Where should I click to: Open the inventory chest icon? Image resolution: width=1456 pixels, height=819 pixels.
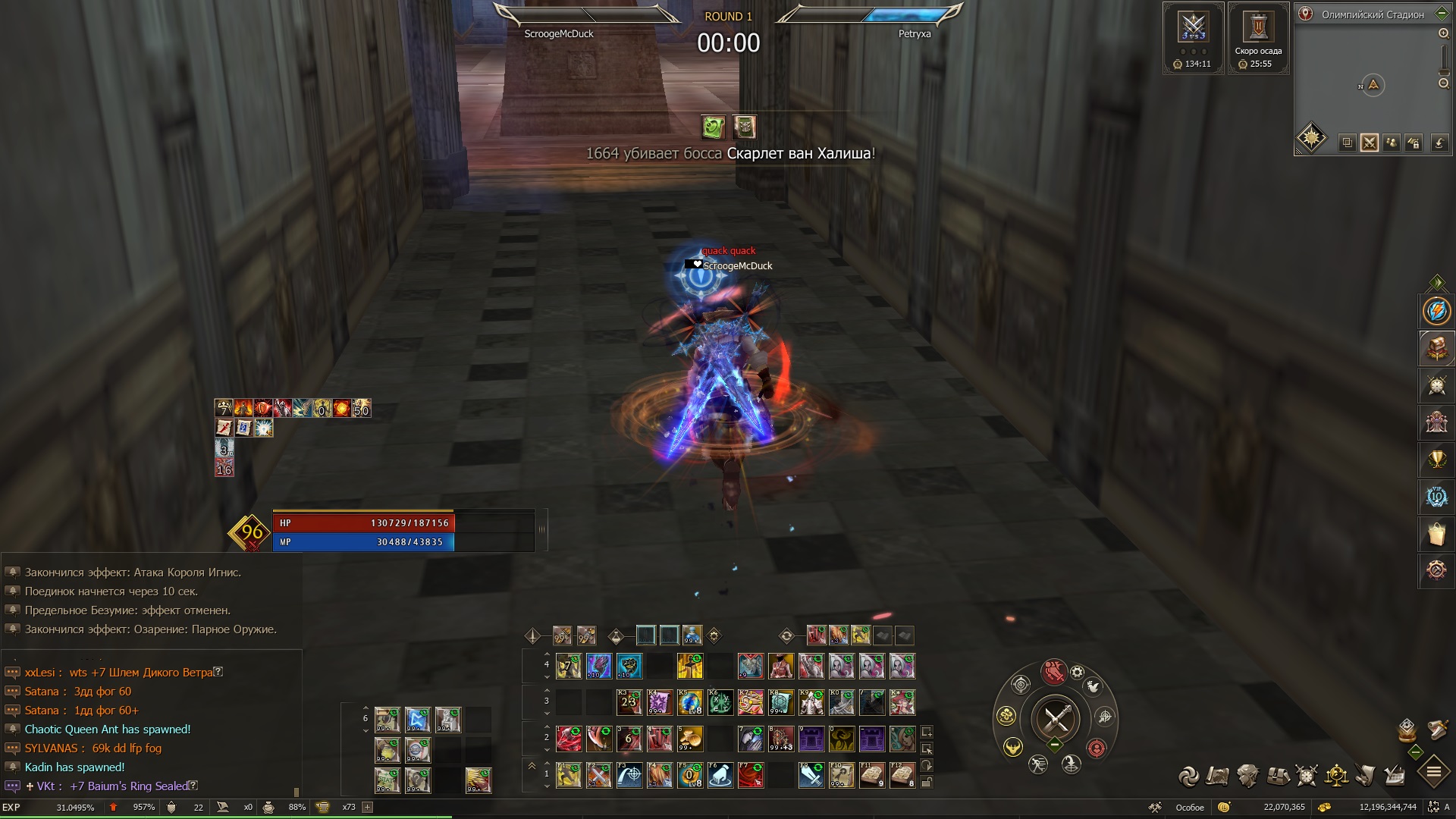(1278, 776)
